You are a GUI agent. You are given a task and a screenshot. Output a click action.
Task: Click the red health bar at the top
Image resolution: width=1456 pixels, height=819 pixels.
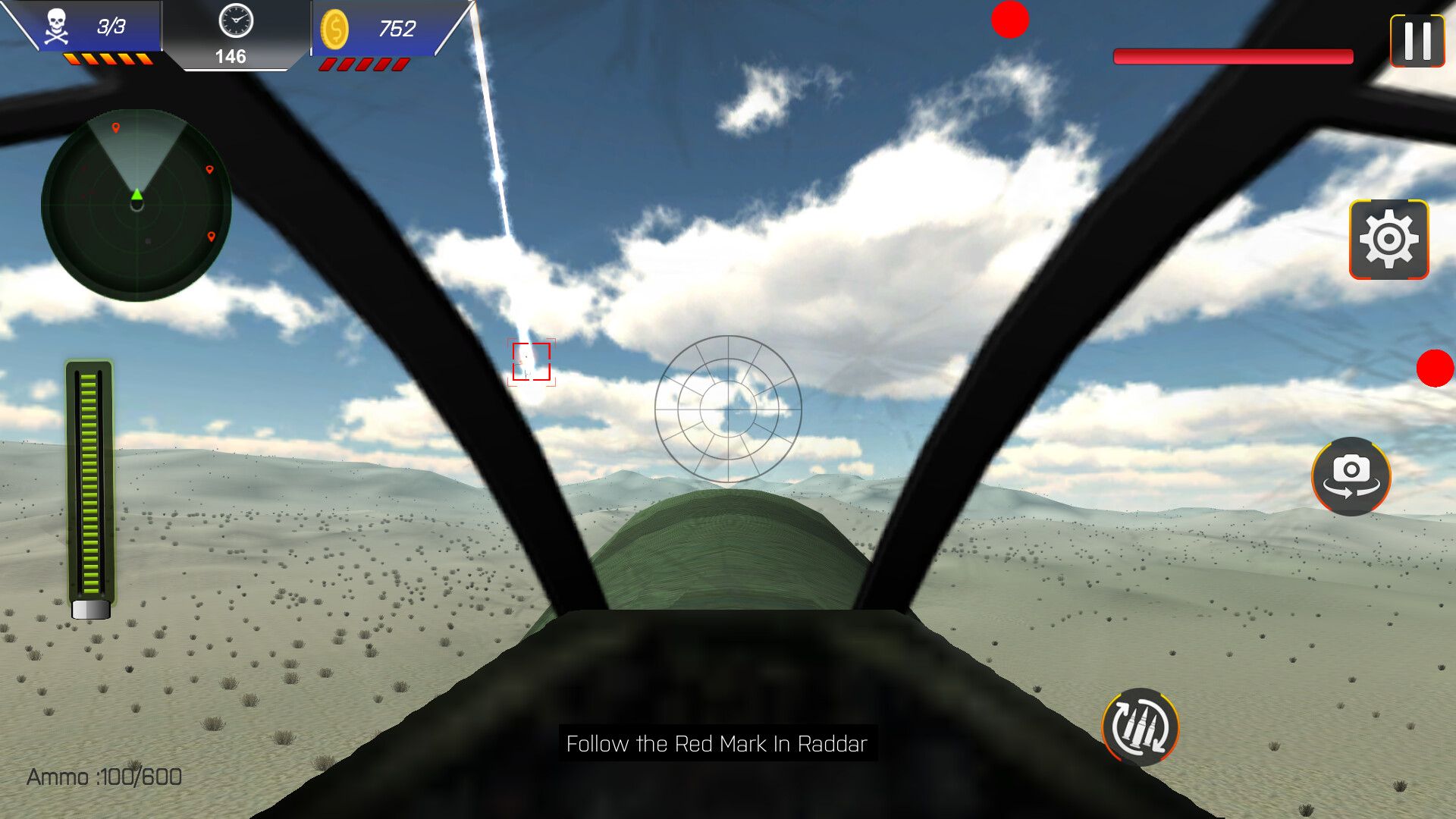coord(1232,55)
